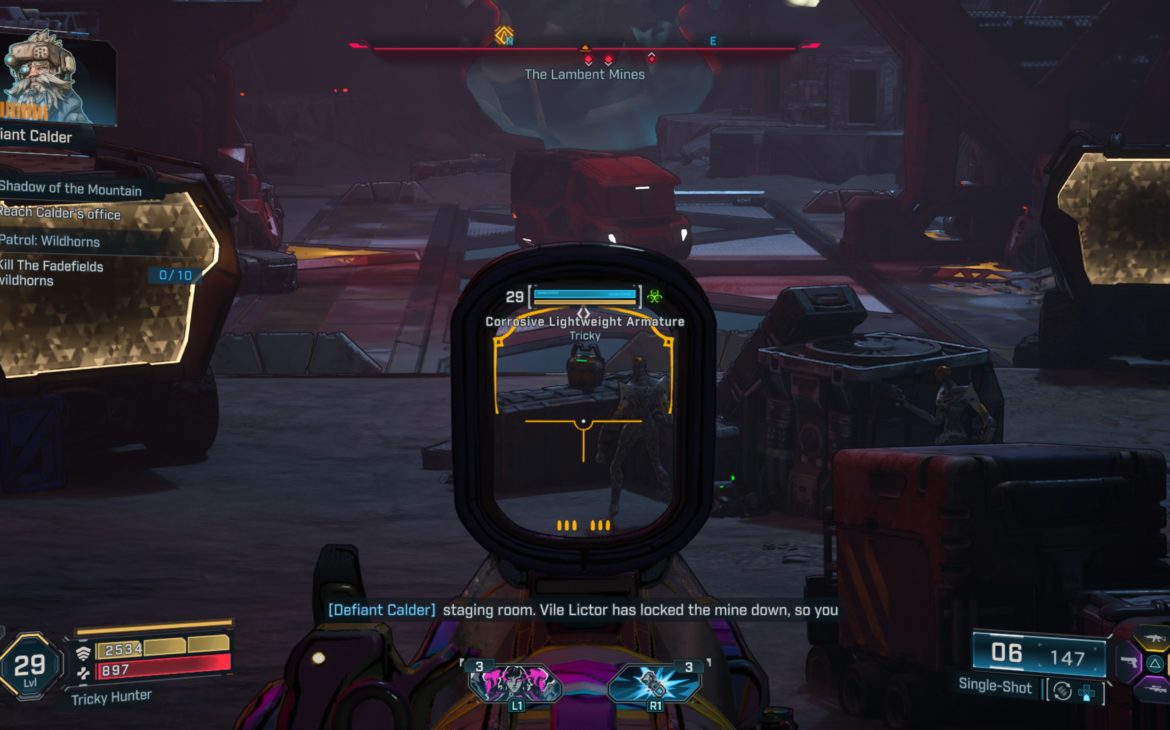This screenshot has width=1170, height=730.
Task: Select the Patrol: Wildhorns objective
Action: click(50, 241)
